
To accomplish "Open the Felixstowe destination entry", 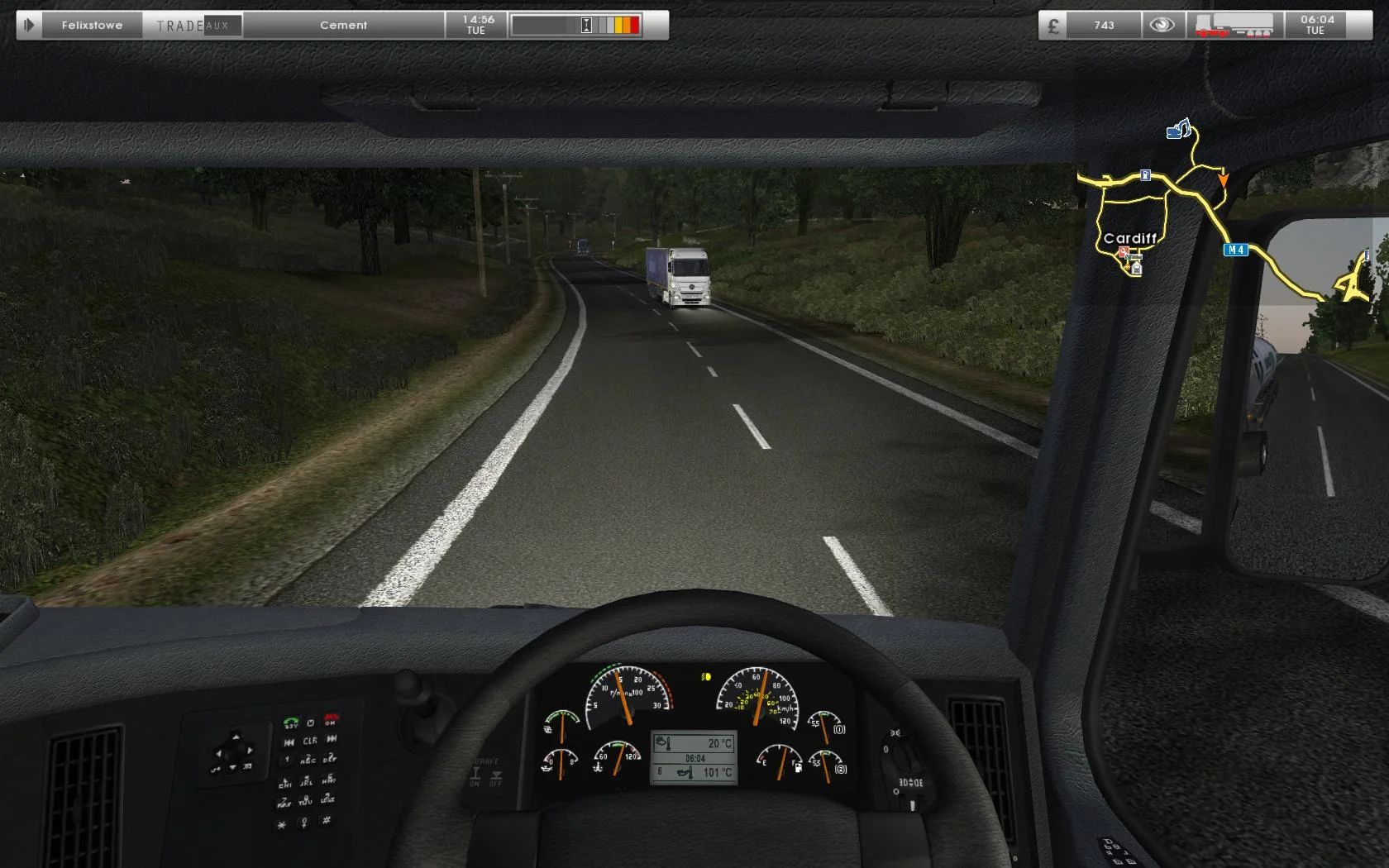I will [x=93, y=26].
